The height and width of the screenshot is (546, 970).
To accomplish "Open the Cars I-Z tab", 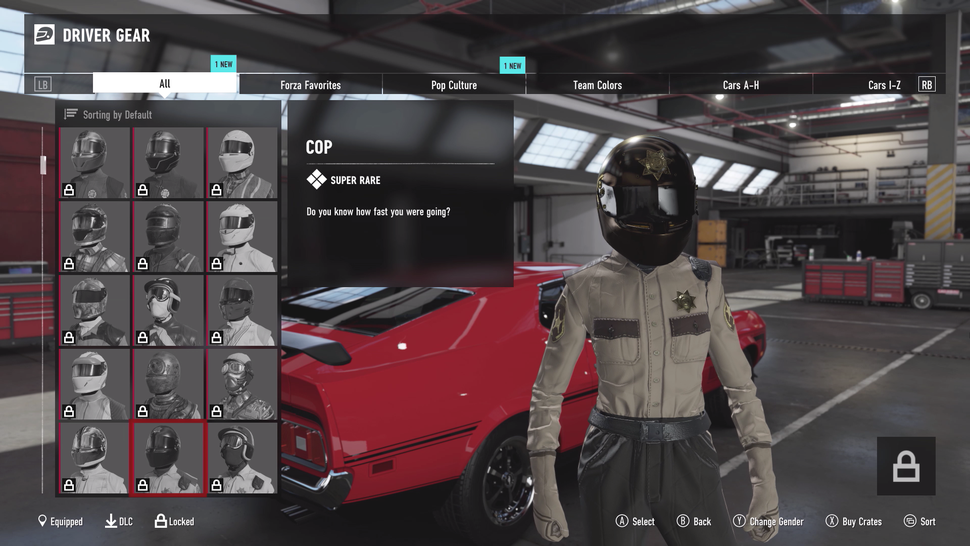I will [884, 85].
